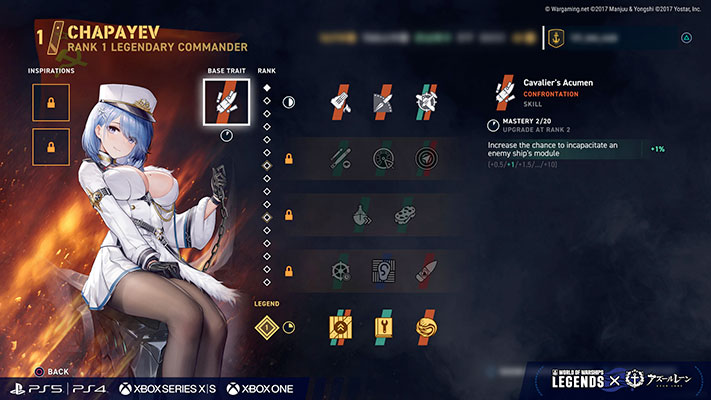Screen dimensions: 711x400
Task: Choose the yellow wrench legendary skill
Action: click(x=383, y=326)
